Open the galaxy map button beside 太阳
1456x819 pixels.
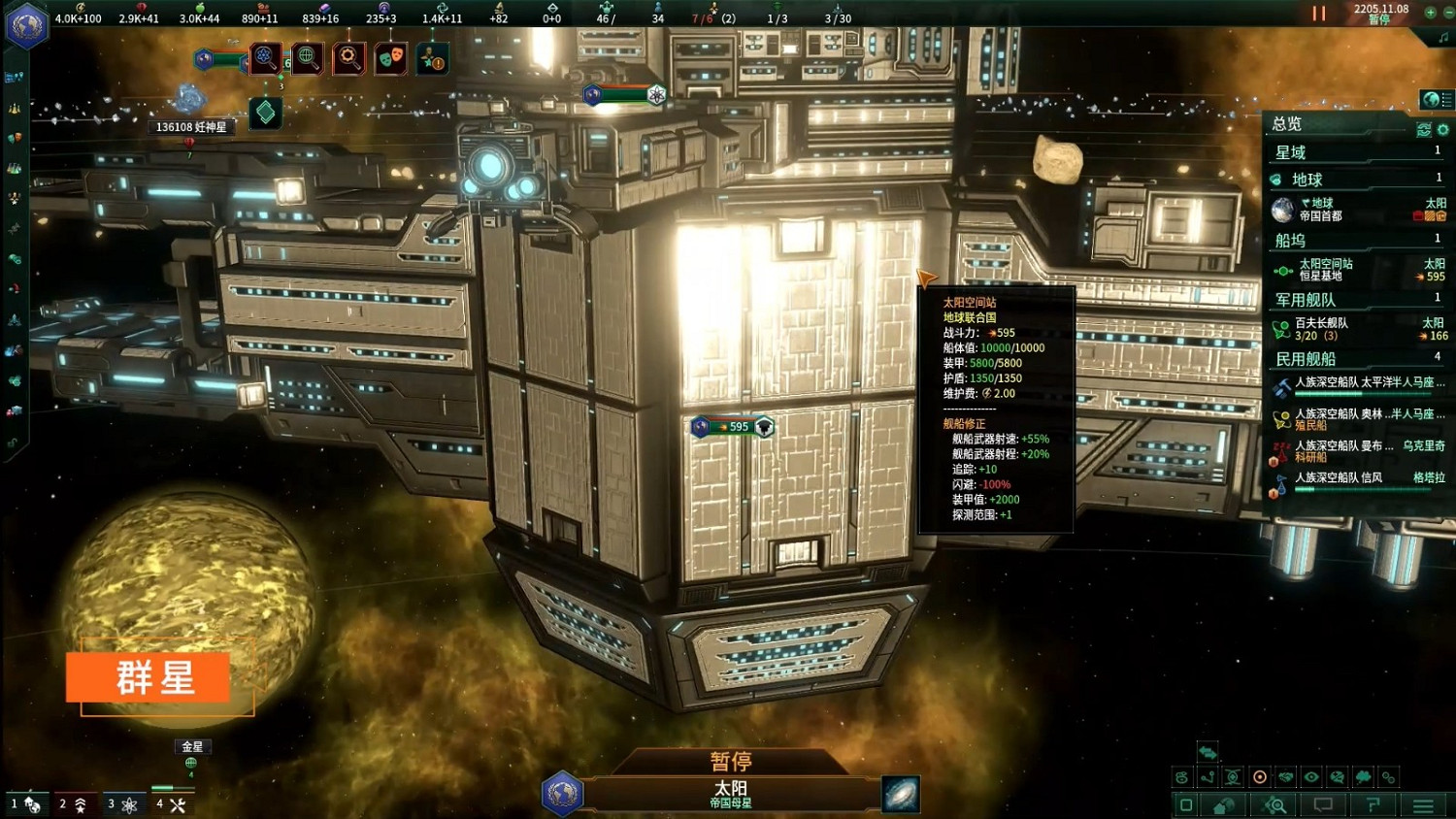coord(900,794)
